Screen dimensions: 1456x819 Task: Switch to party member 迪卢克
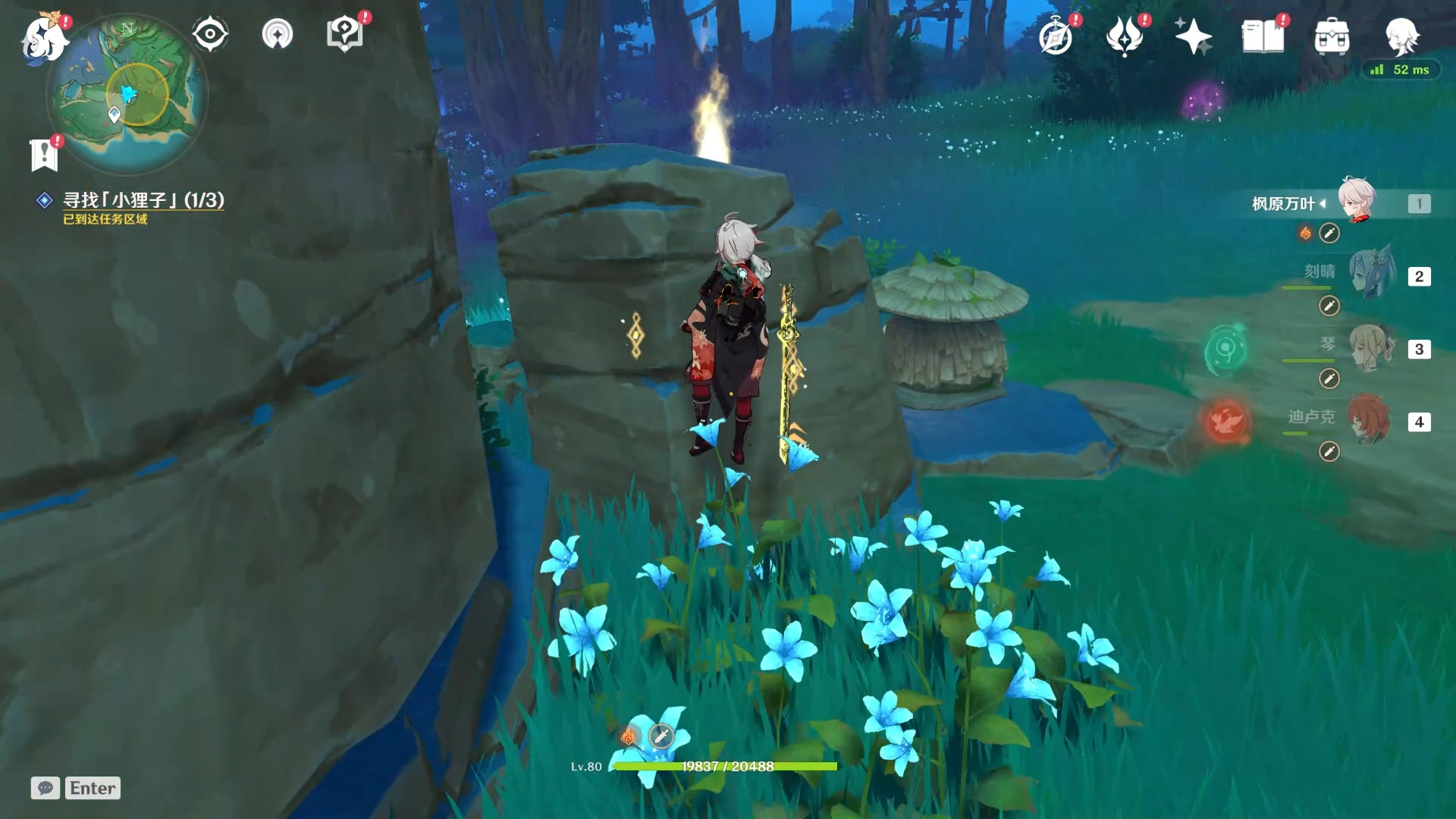tap(1368, 419)
